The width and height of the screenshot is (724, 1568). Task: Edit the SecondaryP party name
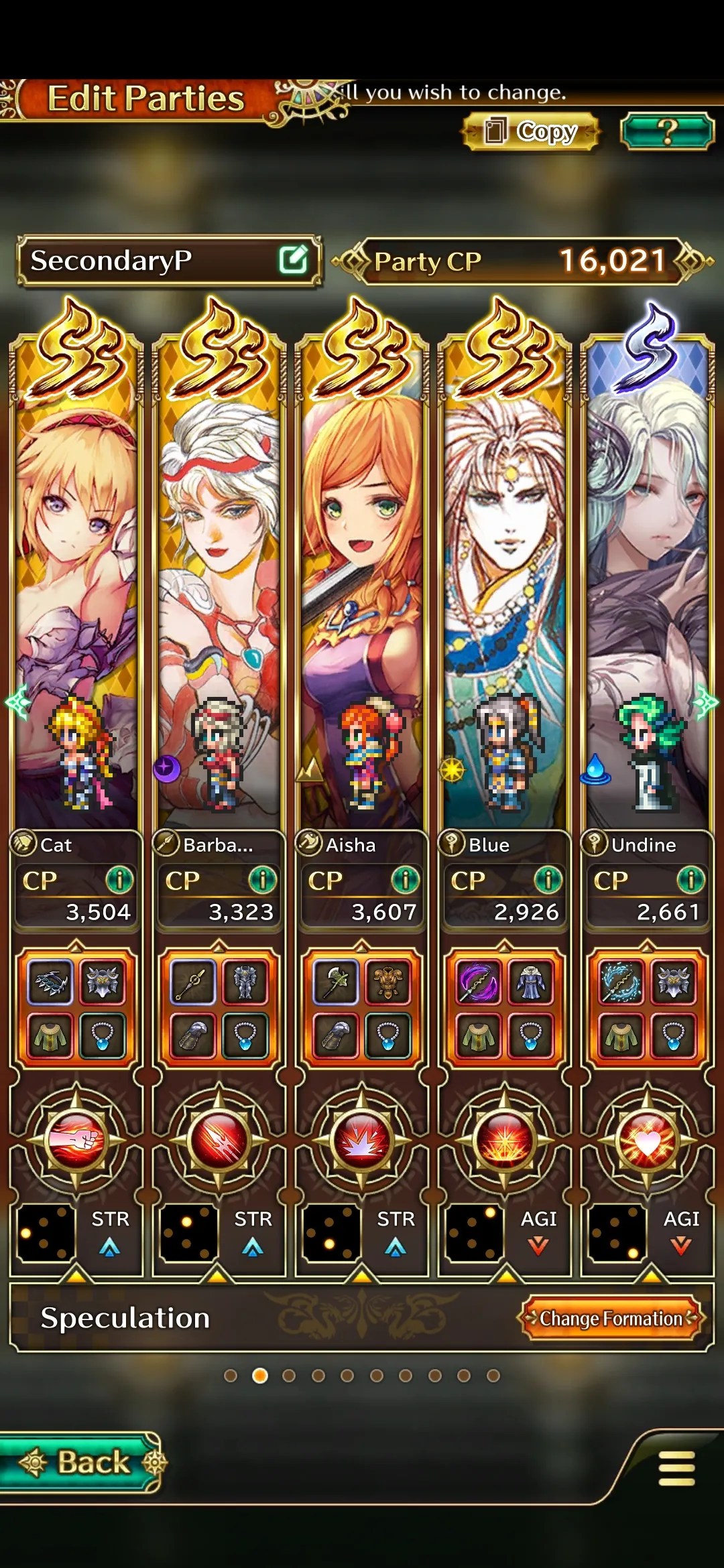point(294,260)
